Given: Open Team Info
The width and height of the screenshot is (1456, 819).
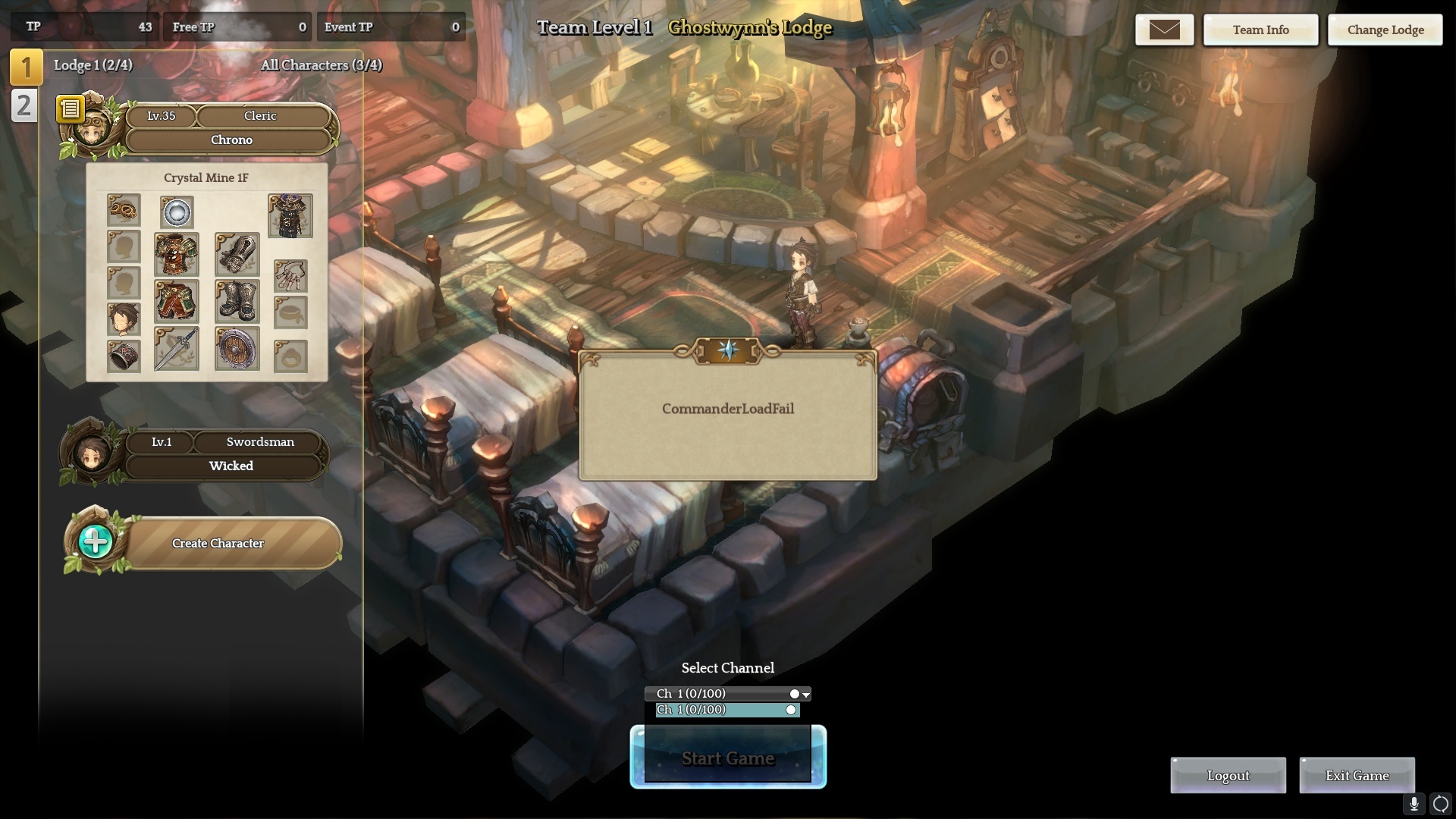Looking at the screenshot, I should [x=1260, y=30].
